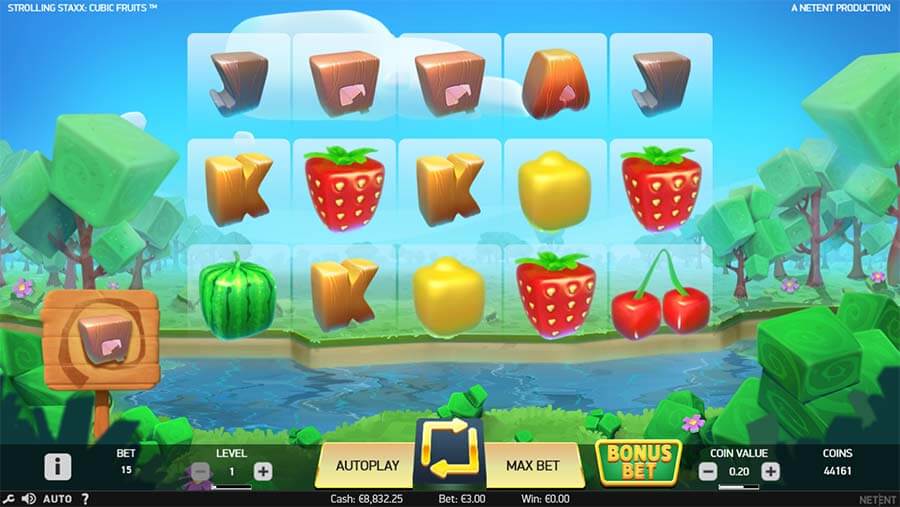Open the paytable info panel
Viewport: 900px width, 507px height.
pos(58,466)
